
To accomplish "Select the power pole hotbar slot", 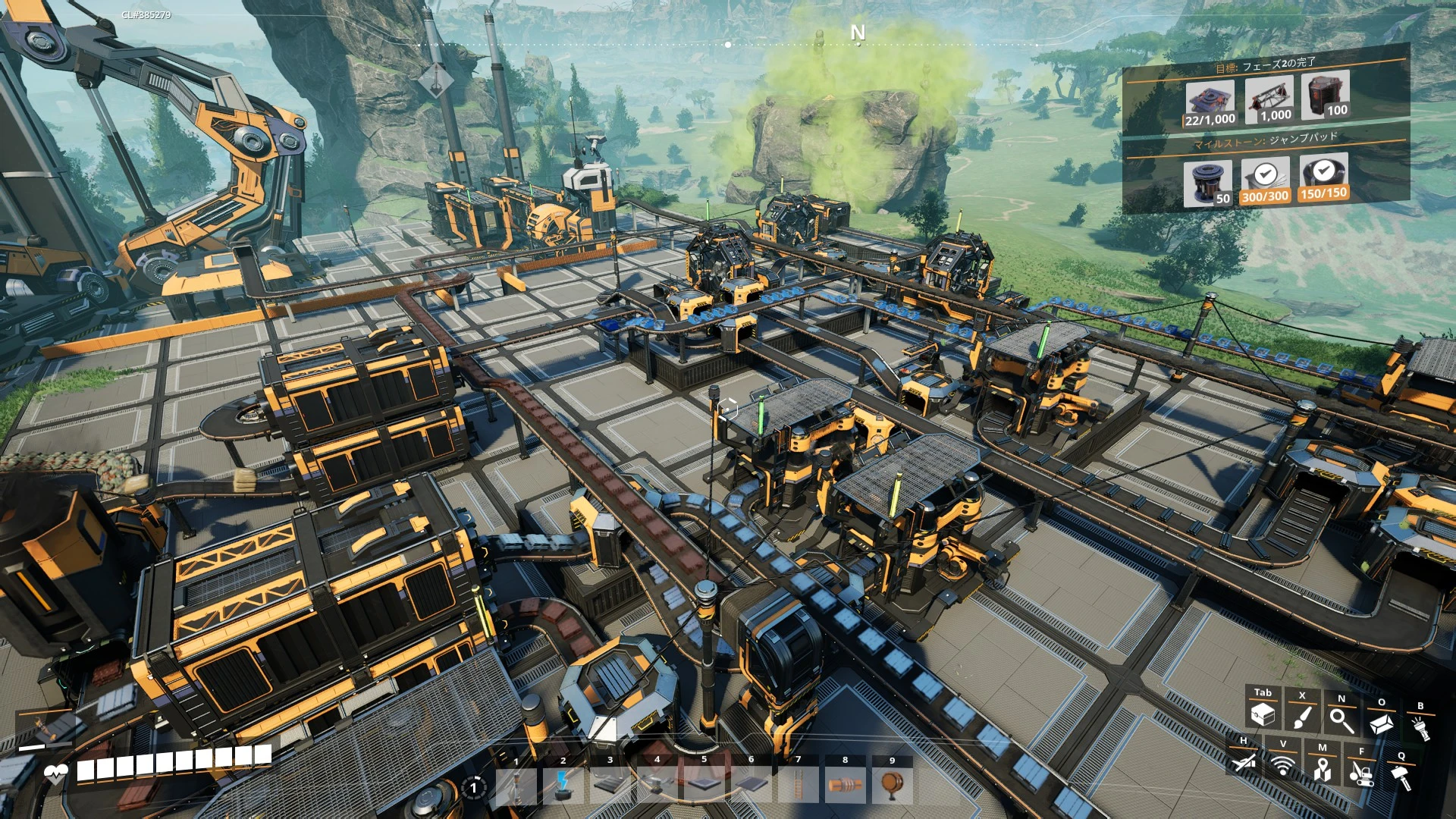I will (516, 786).
